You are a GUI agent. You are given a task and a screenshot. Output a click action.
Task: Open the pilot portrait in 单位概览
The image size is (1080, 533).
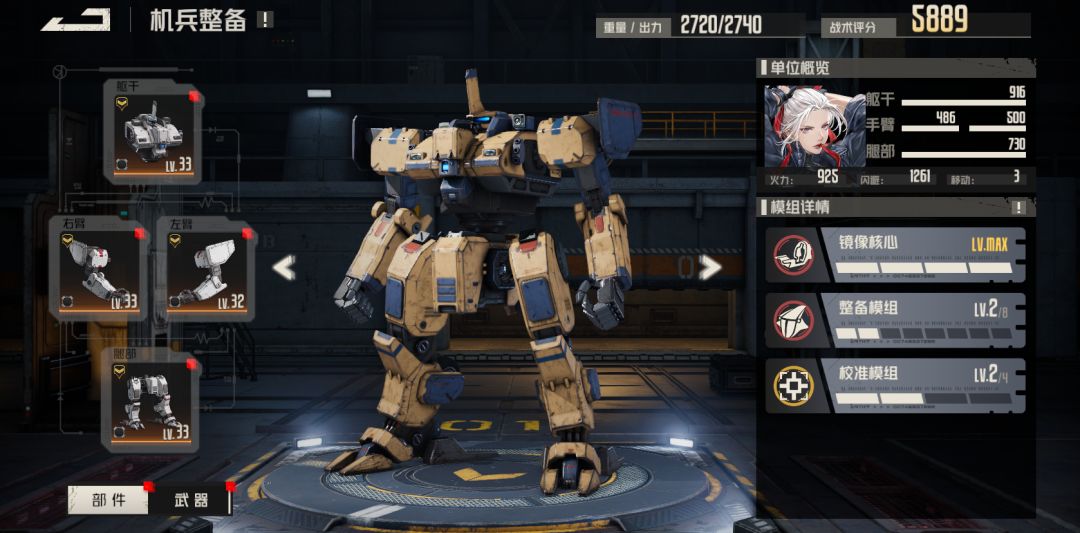point(801,126)
